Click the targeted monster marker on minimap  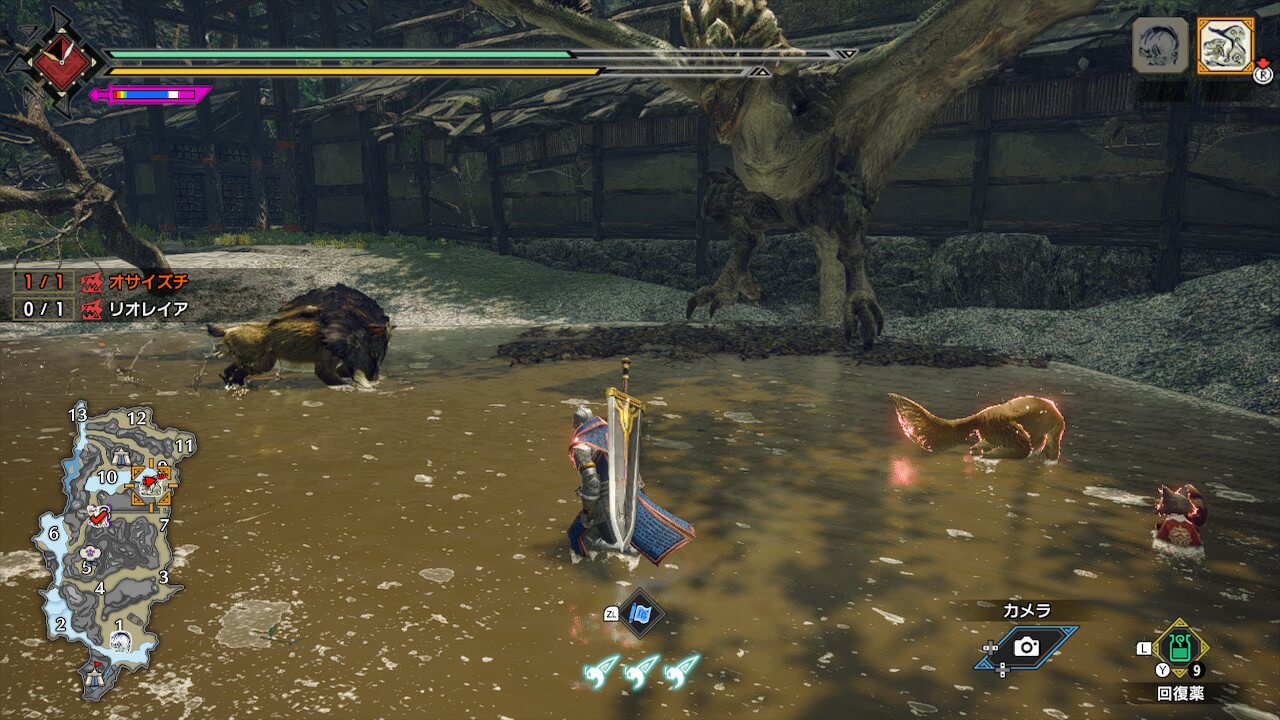[152, 484]
